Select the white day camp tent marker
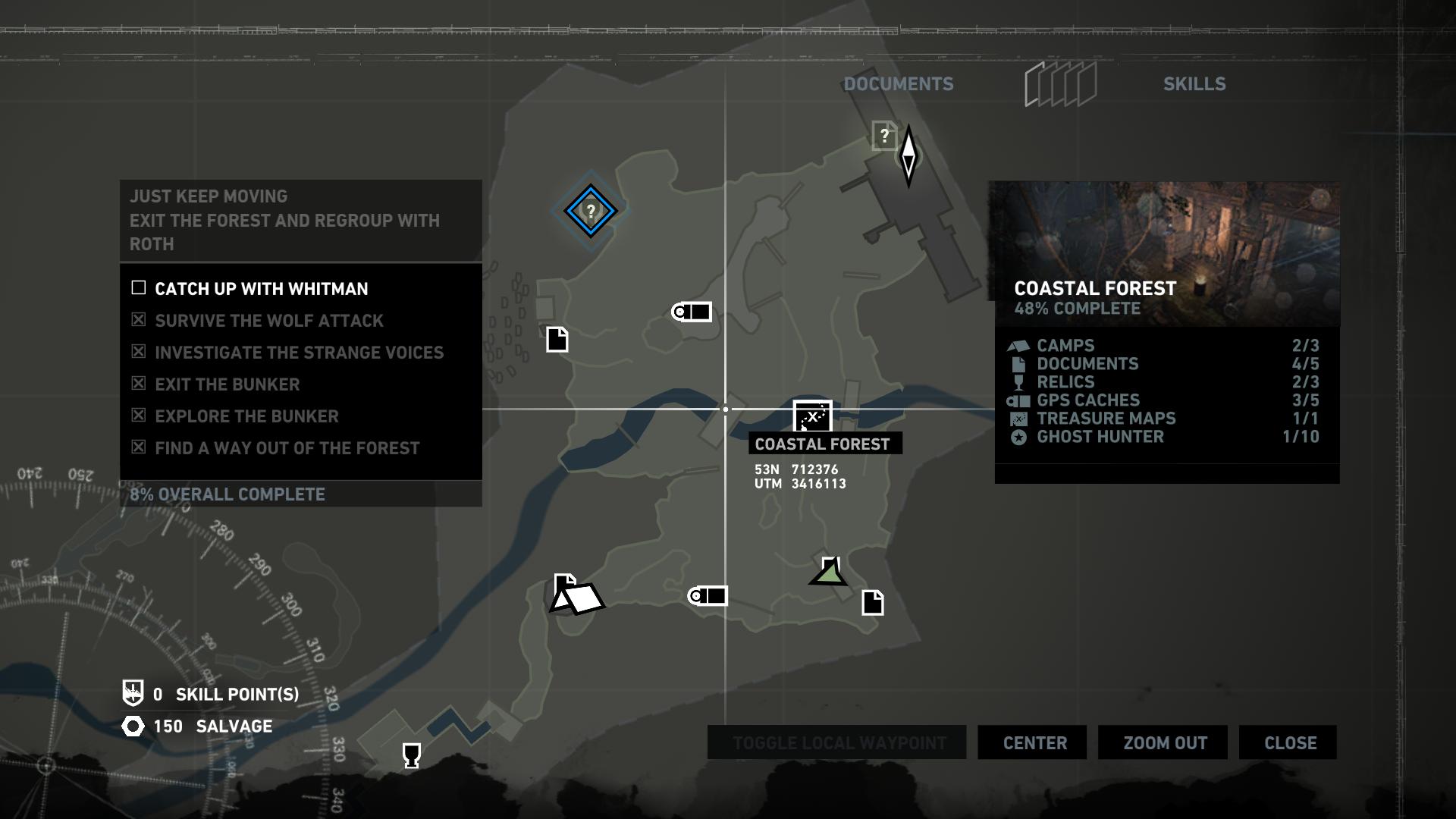 (x=579, y=598)
